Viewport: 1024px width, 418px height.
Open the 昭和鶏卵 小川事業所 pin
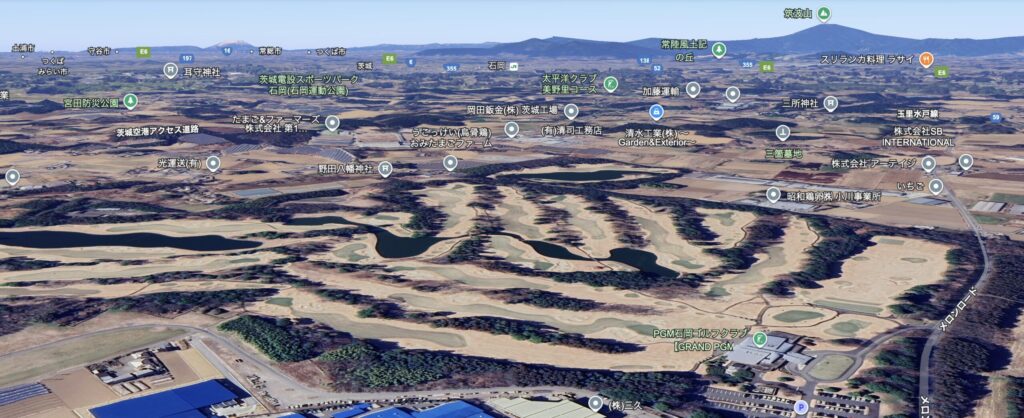coord(772,196)
